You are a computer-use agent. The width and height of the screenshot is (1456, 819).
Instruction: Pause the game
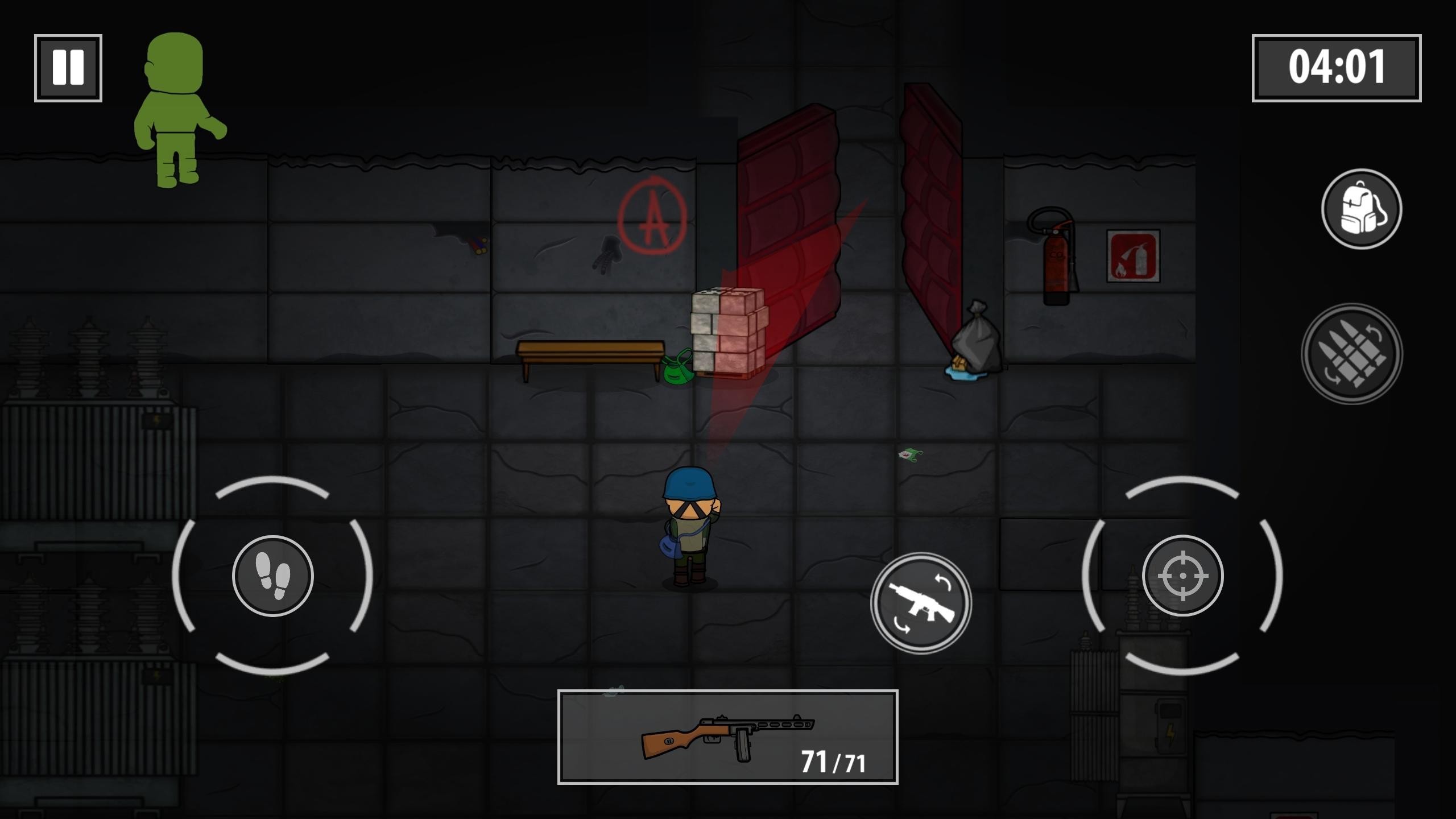coord(68,68)
